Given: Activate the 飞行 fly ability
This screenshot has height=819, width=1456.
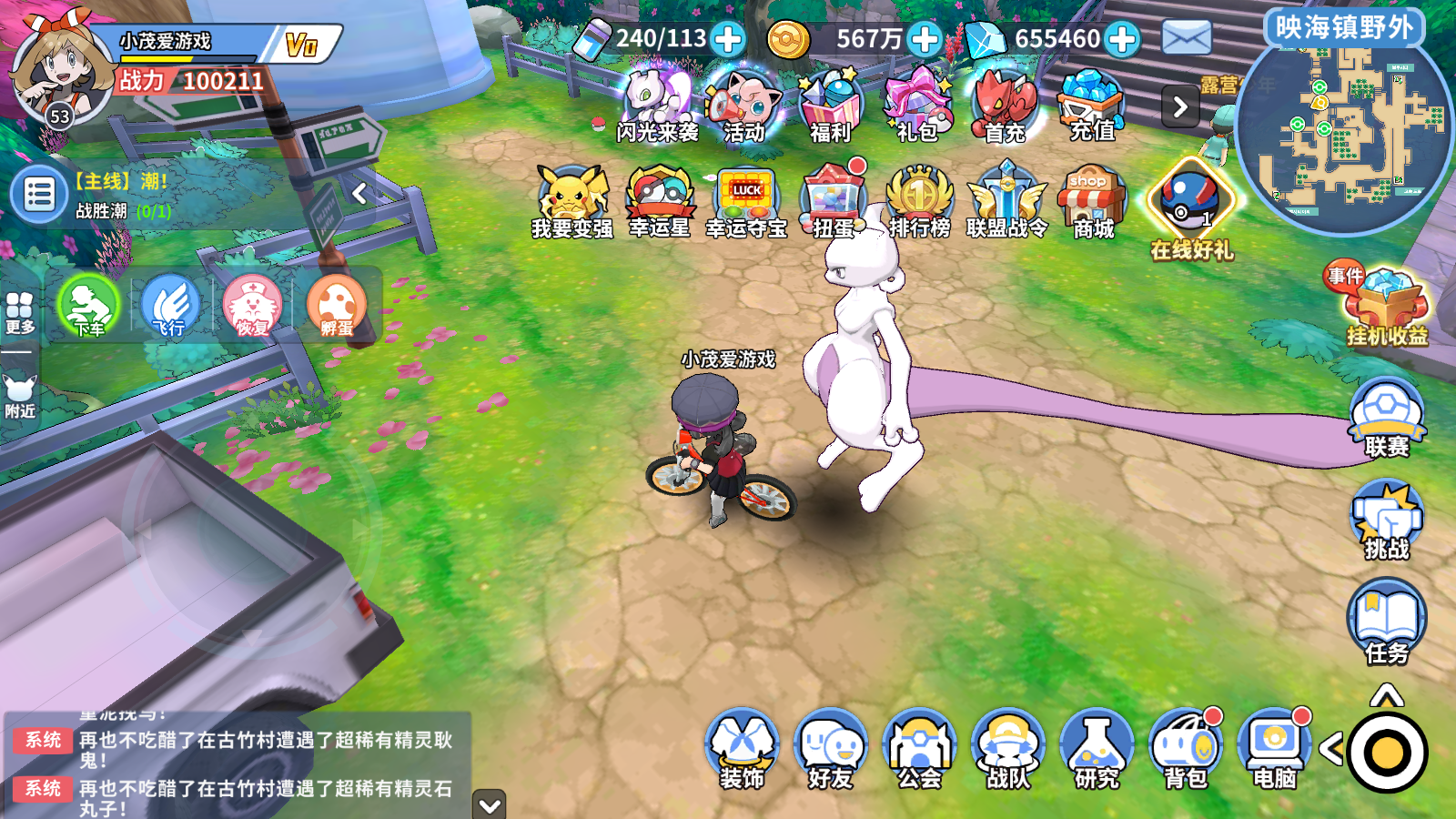Looking at the screenshot, I should [169, 306].
